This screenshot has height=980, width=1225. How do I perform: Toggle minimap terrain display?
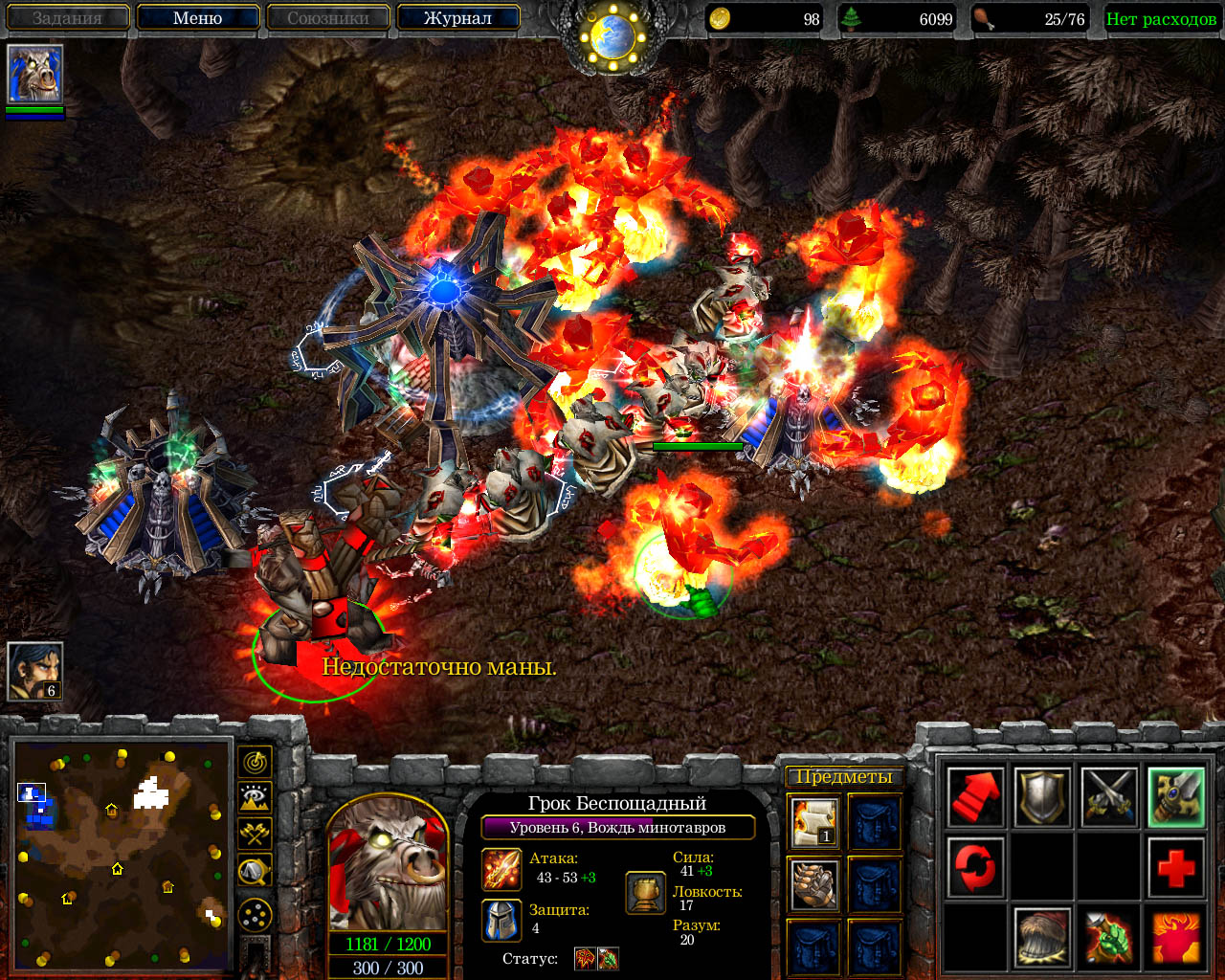(x=255, y=798)
